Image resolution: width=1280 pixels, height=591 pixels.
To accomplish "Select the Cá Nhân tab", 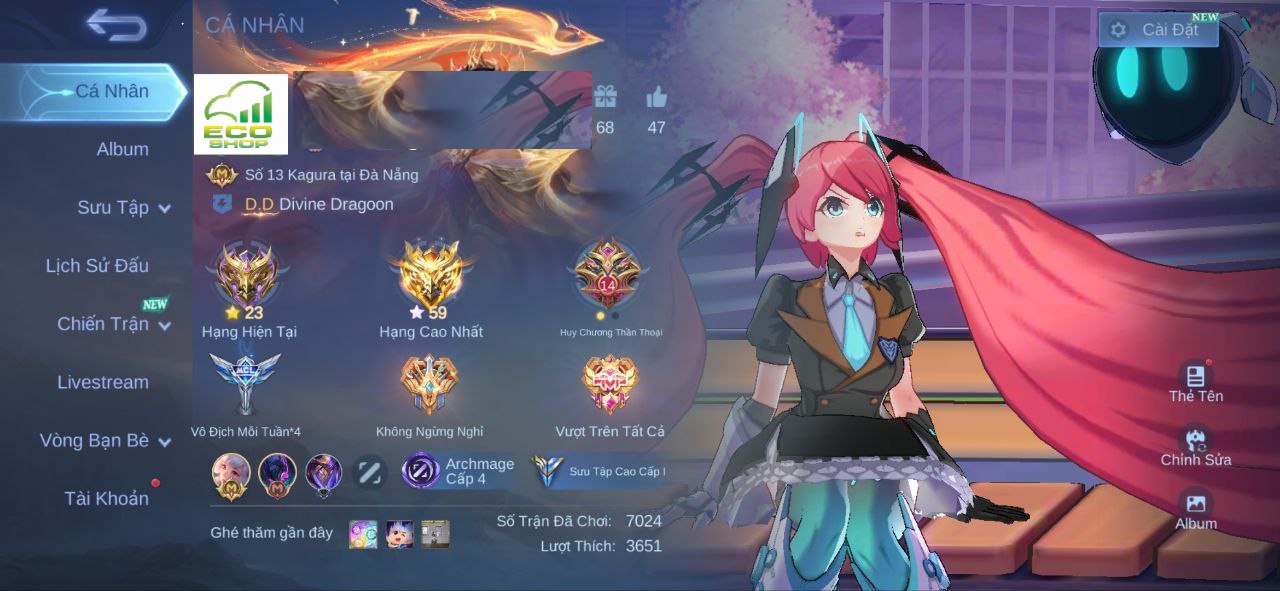I will pyautogui.click(x=110, y=91).
